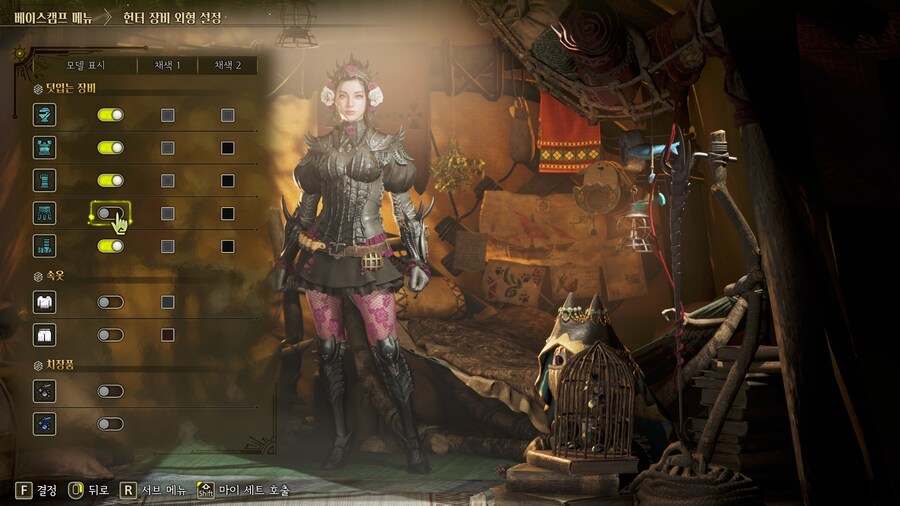Pick the helmet's color 1 swatch
The height and width of the screenshot is (506, 900).
pyautogui.click(x=168, y=115)
